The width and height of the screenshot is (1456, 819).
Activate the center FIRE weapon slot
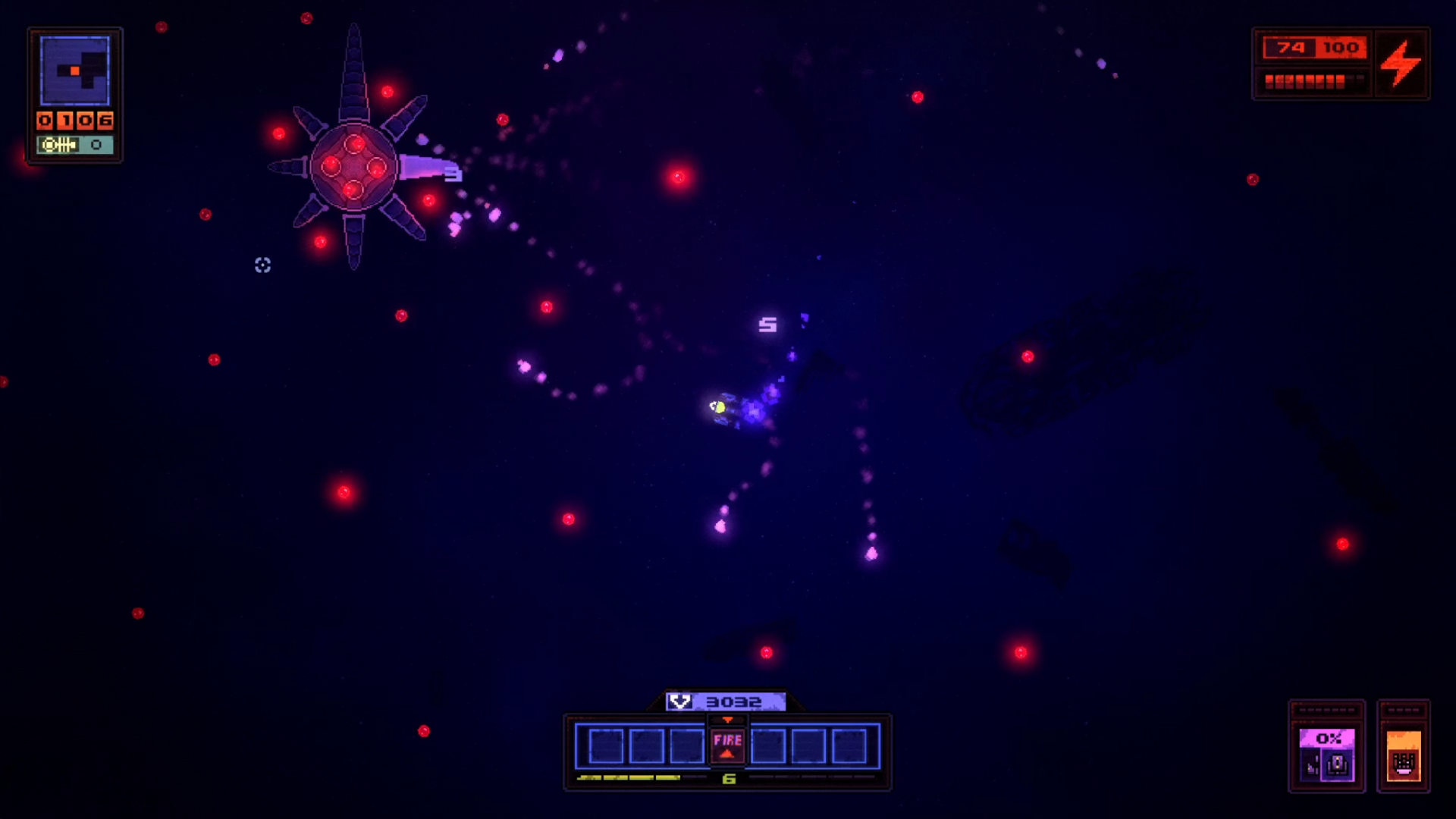727,745
